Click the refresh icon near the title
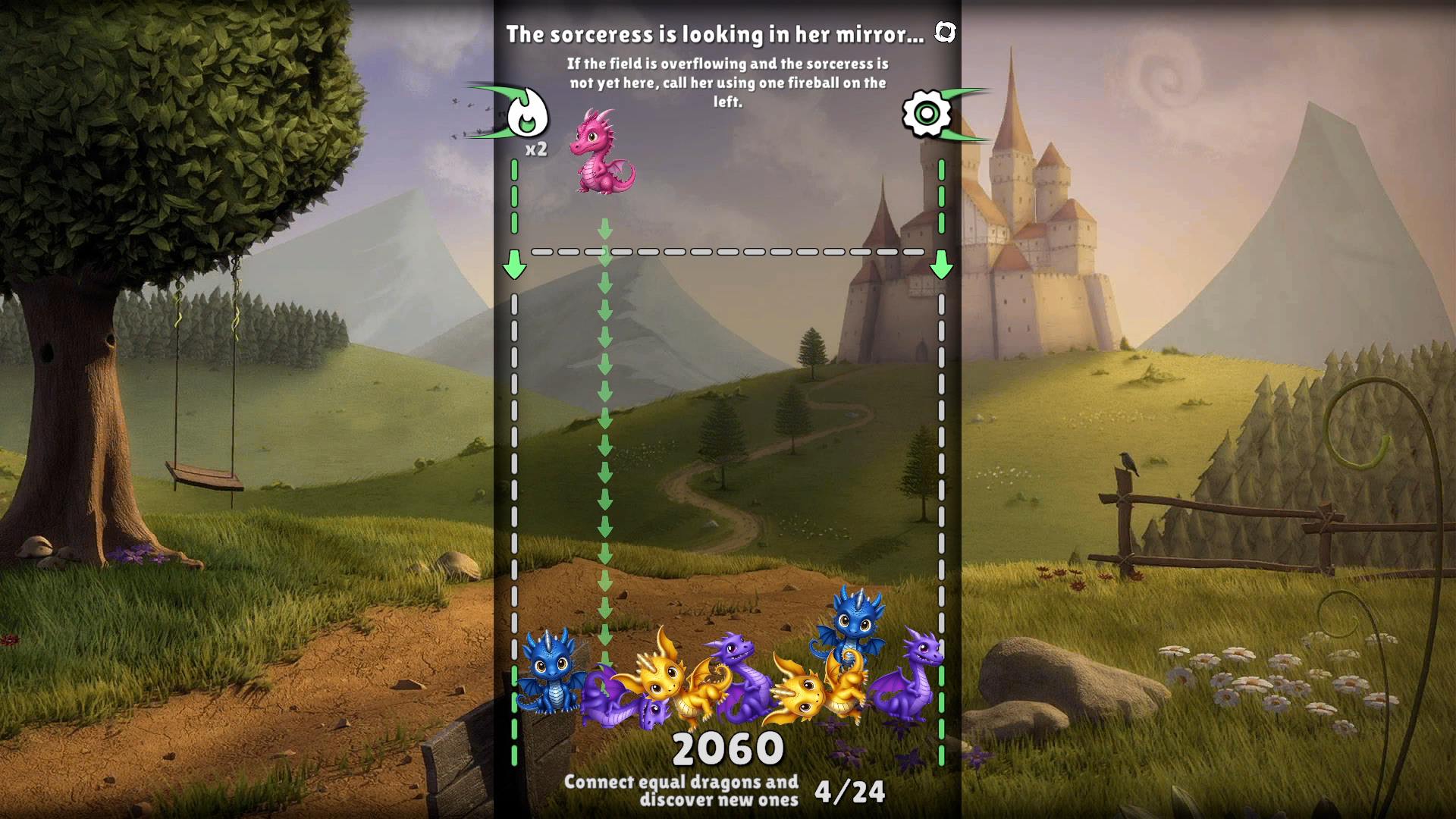The height and width of the screenshot is (819, 1456). point(945,33)
